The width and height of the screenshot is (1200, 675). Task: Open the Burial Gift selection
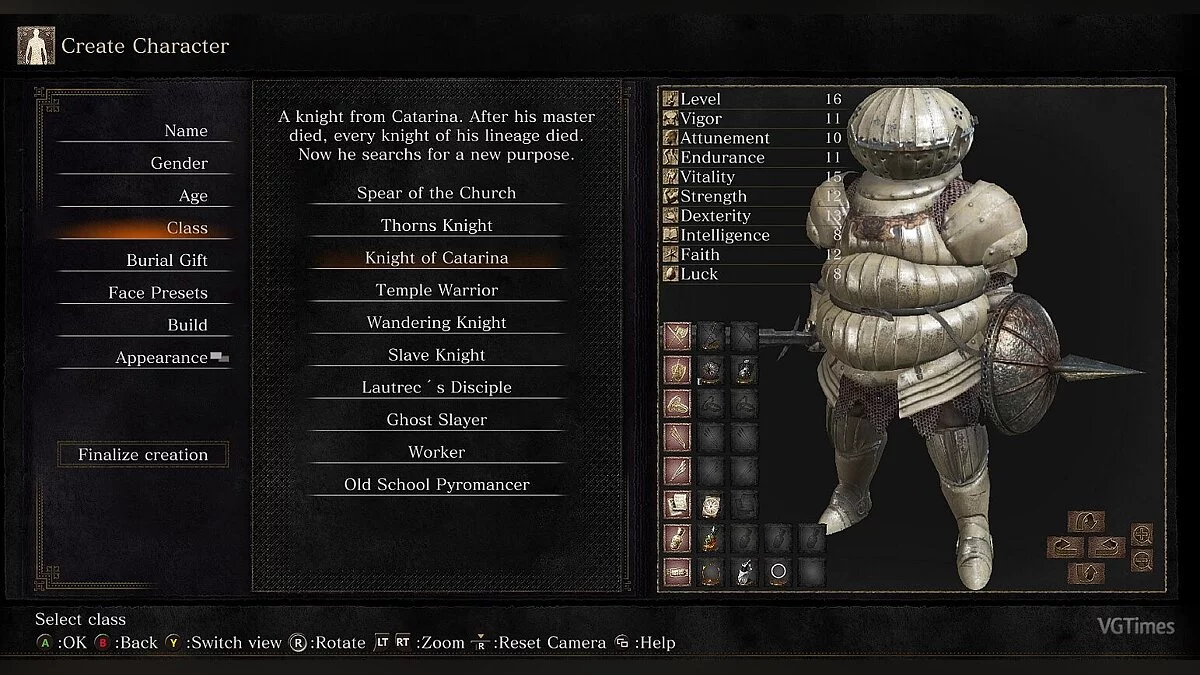click(x=167, y=260)
